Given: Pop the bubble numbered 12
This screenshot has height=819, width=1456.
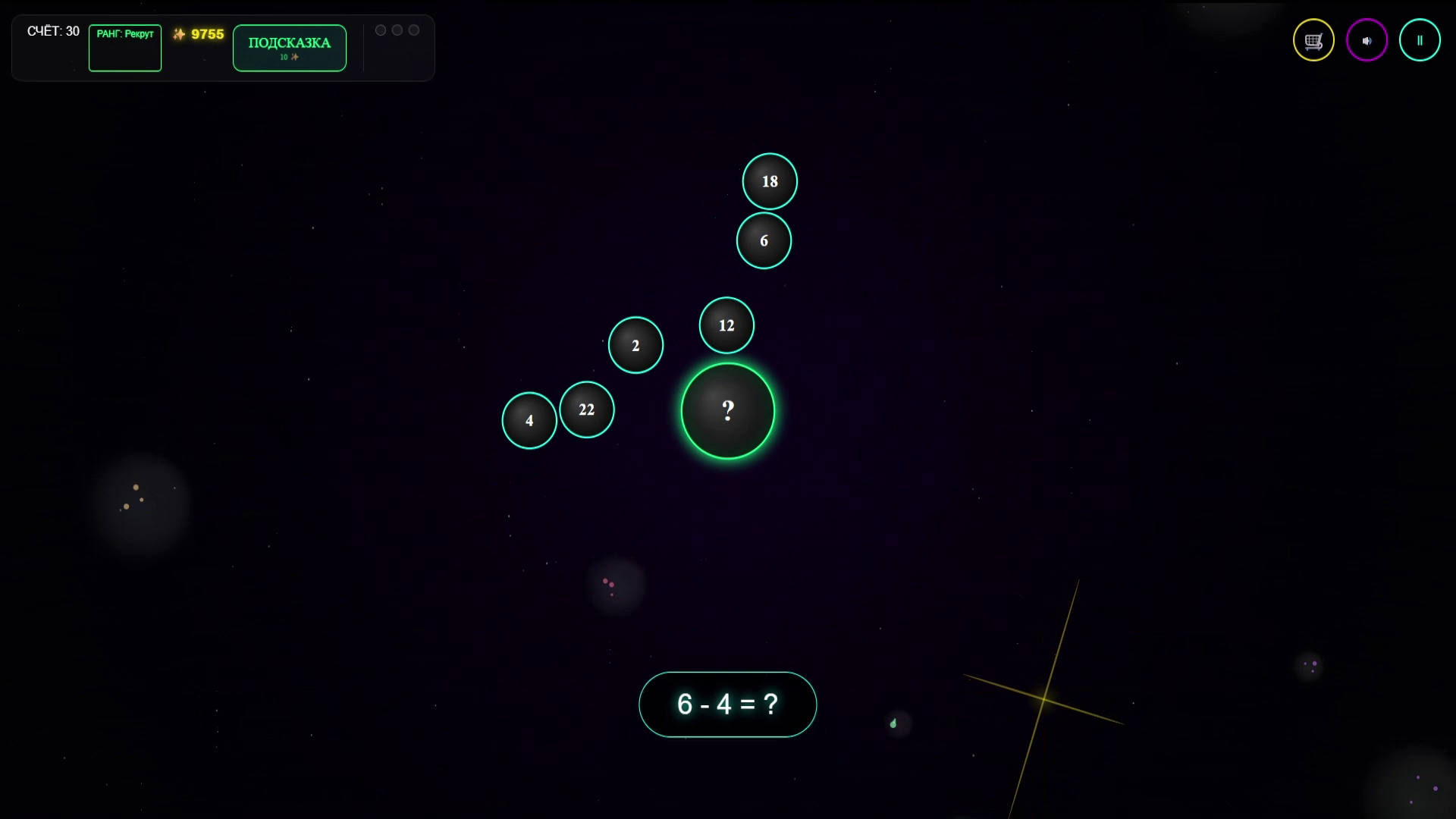Looking at the screenshot, I should [726, 325].
